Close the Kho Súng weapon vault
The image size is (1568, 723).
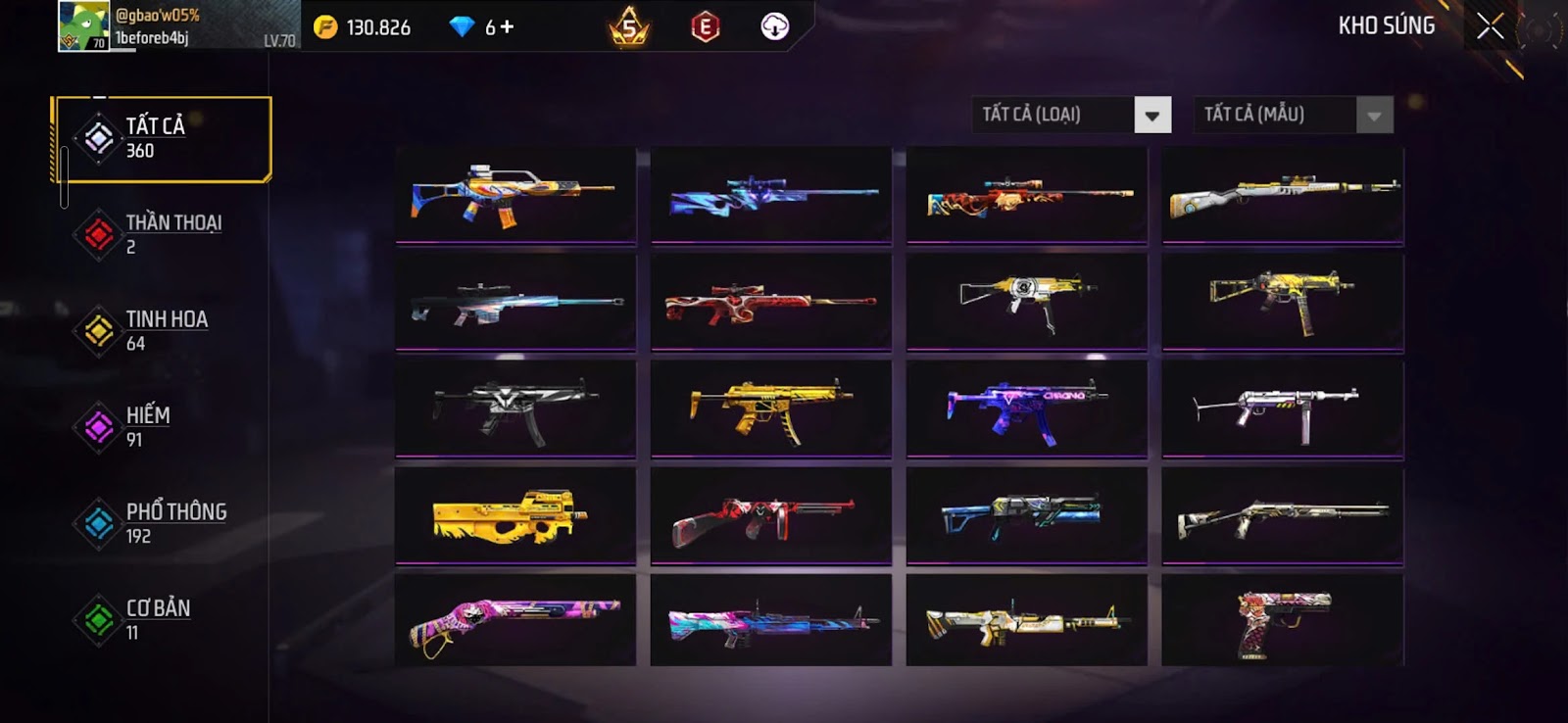point(1490,26)
